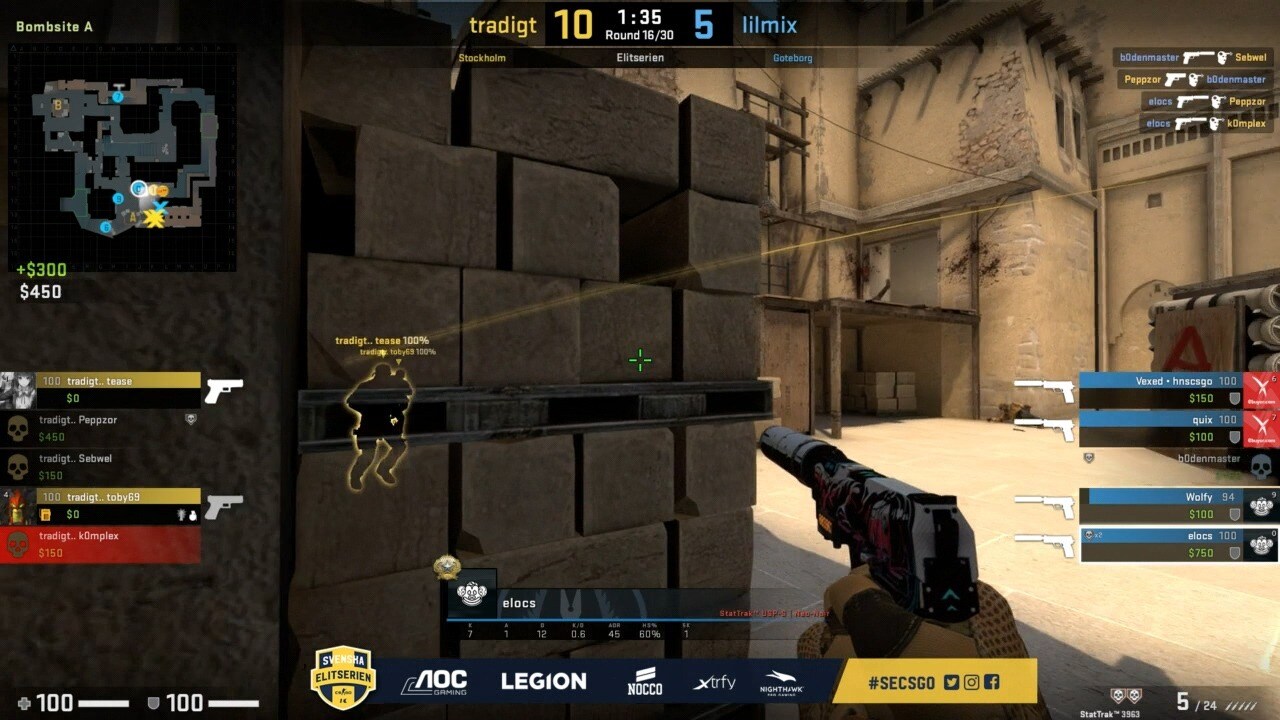Toggle the armor shield on quix's row
This screenshot has height=720, width=1280.
(1234, 436)
